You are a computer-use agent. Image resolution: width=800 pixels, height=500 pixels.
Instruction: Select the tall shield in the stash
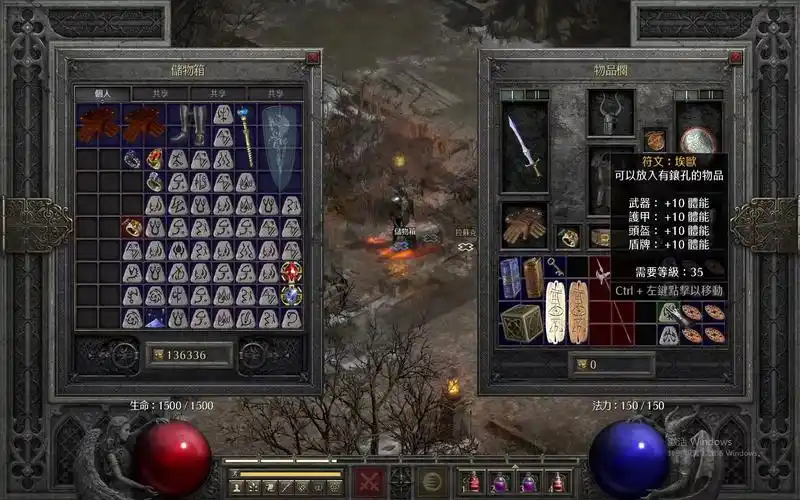280,147
